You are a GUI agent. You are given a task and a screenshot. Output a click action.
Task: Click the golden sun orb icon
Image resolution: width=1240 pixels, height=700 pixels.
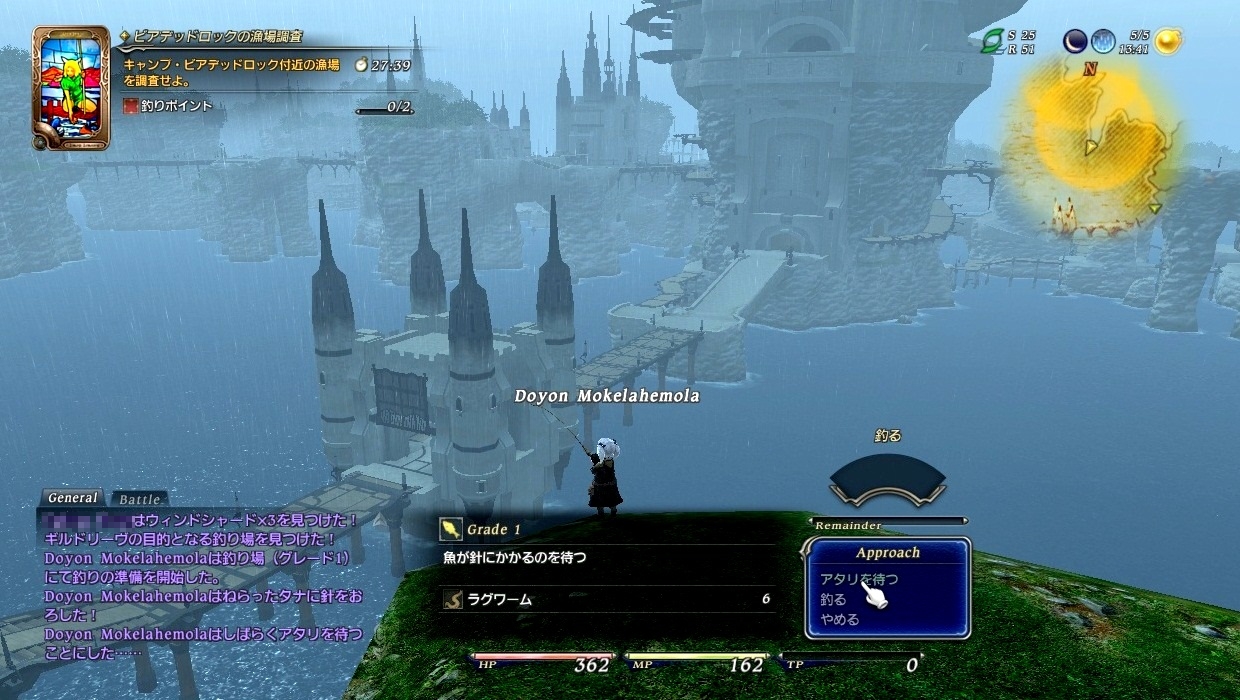pos(1167,41)
